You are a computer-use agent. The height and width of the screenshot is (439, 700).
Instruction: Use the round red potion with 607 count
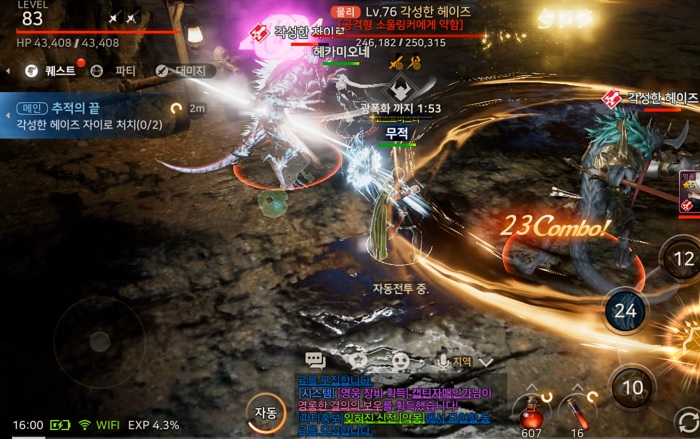point(530,411)
